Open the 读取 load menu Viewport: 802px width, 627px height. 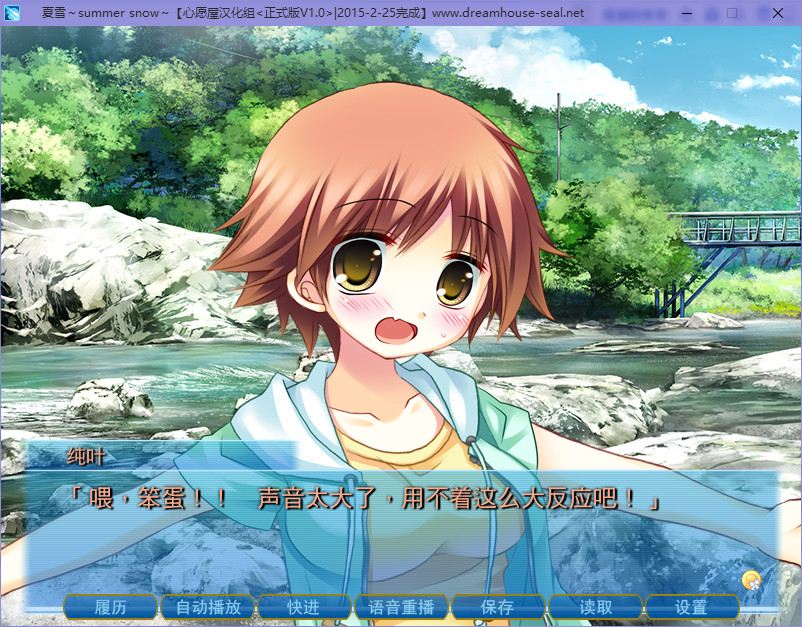pos(595,607)
